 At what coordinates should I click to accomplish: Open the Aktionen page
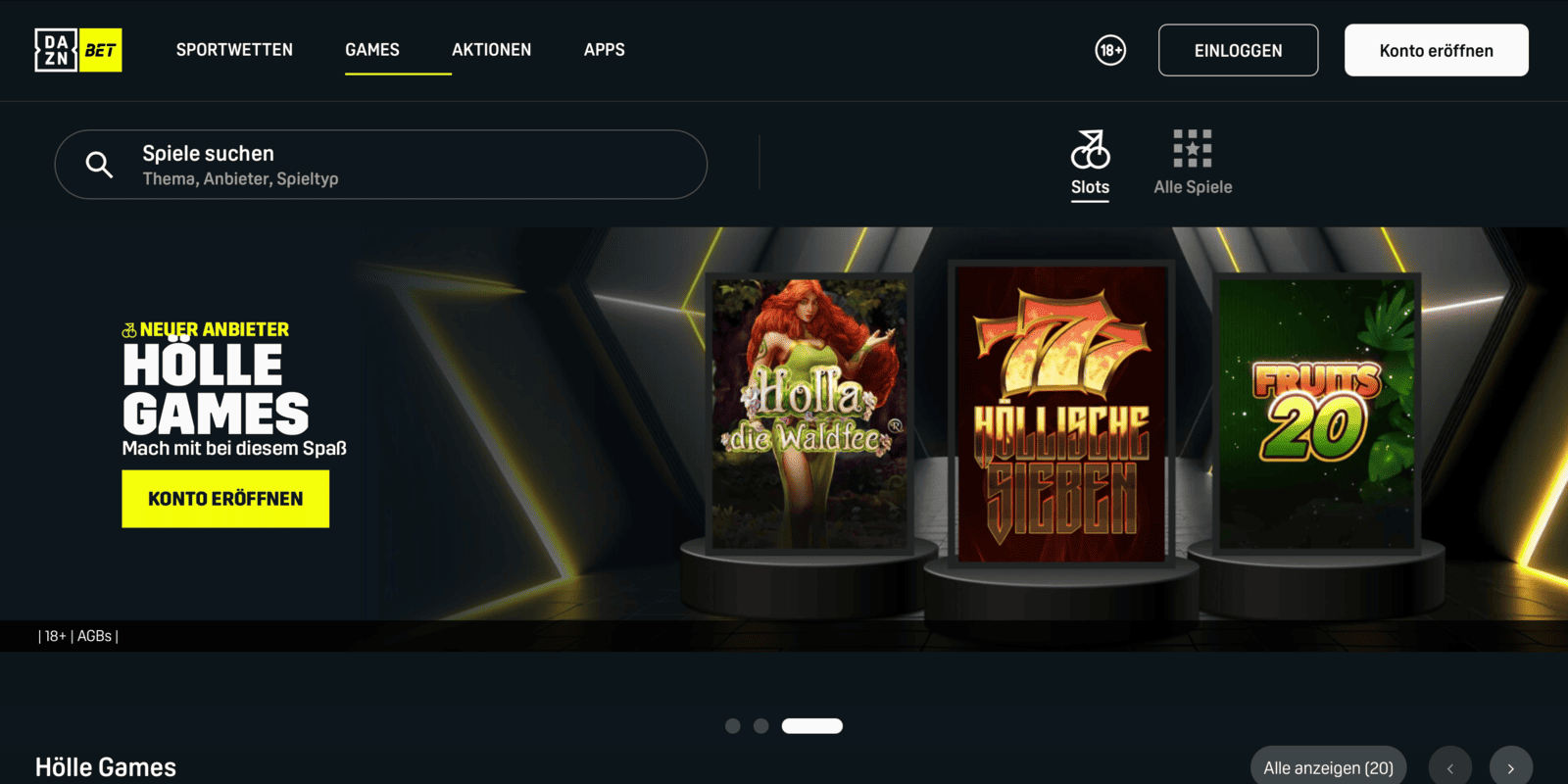coord(491,50)
